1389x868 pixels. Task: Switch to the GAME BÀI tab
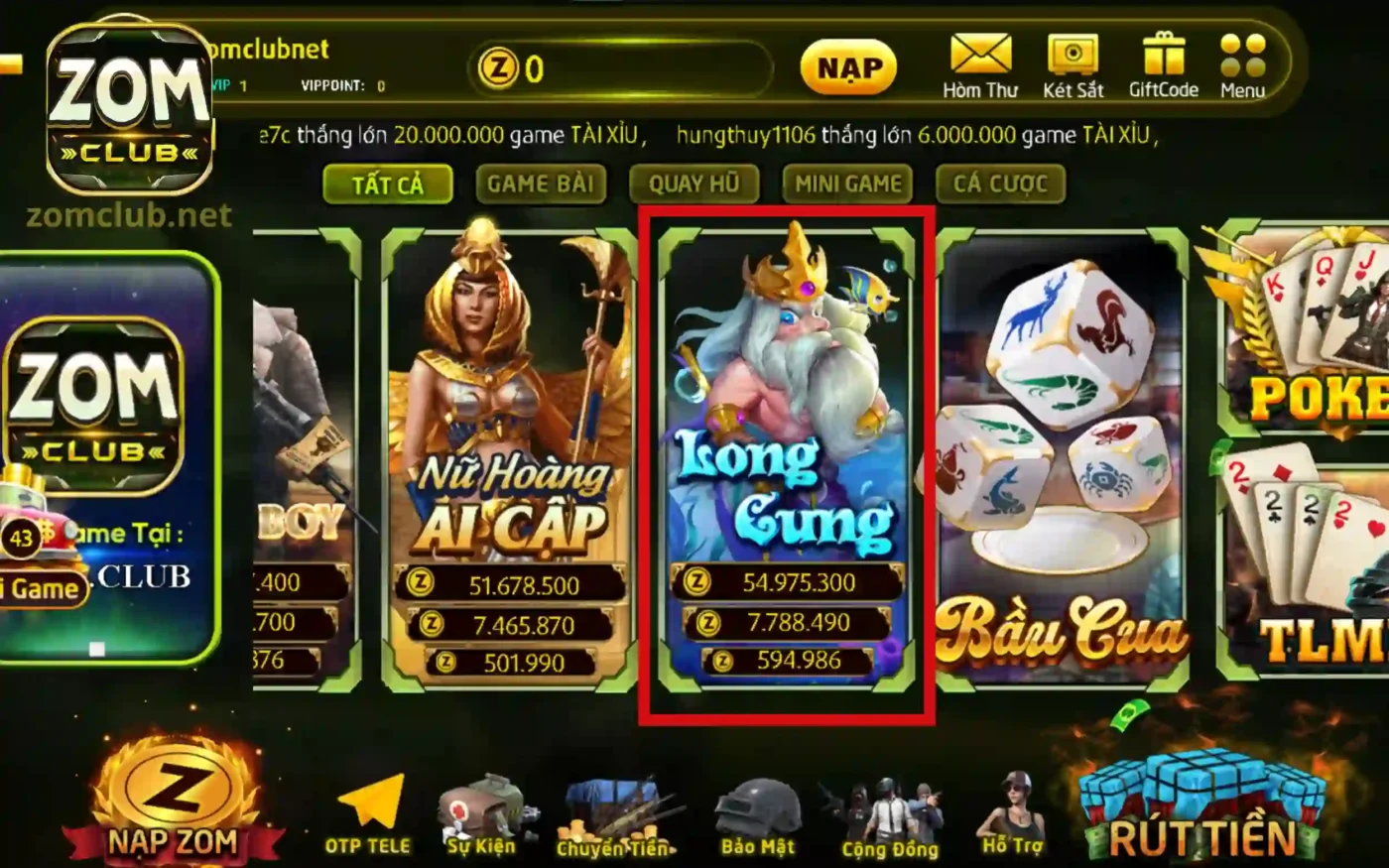(542, 184)
